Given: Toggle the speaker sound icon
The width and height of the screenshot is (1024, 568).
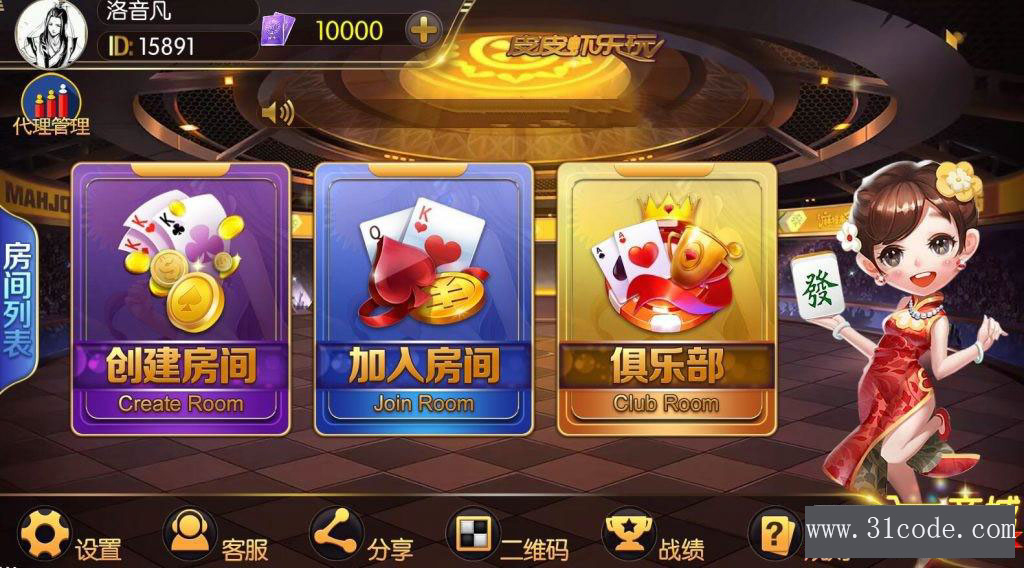Looking at the screenshot, I should tap(277, 112).
